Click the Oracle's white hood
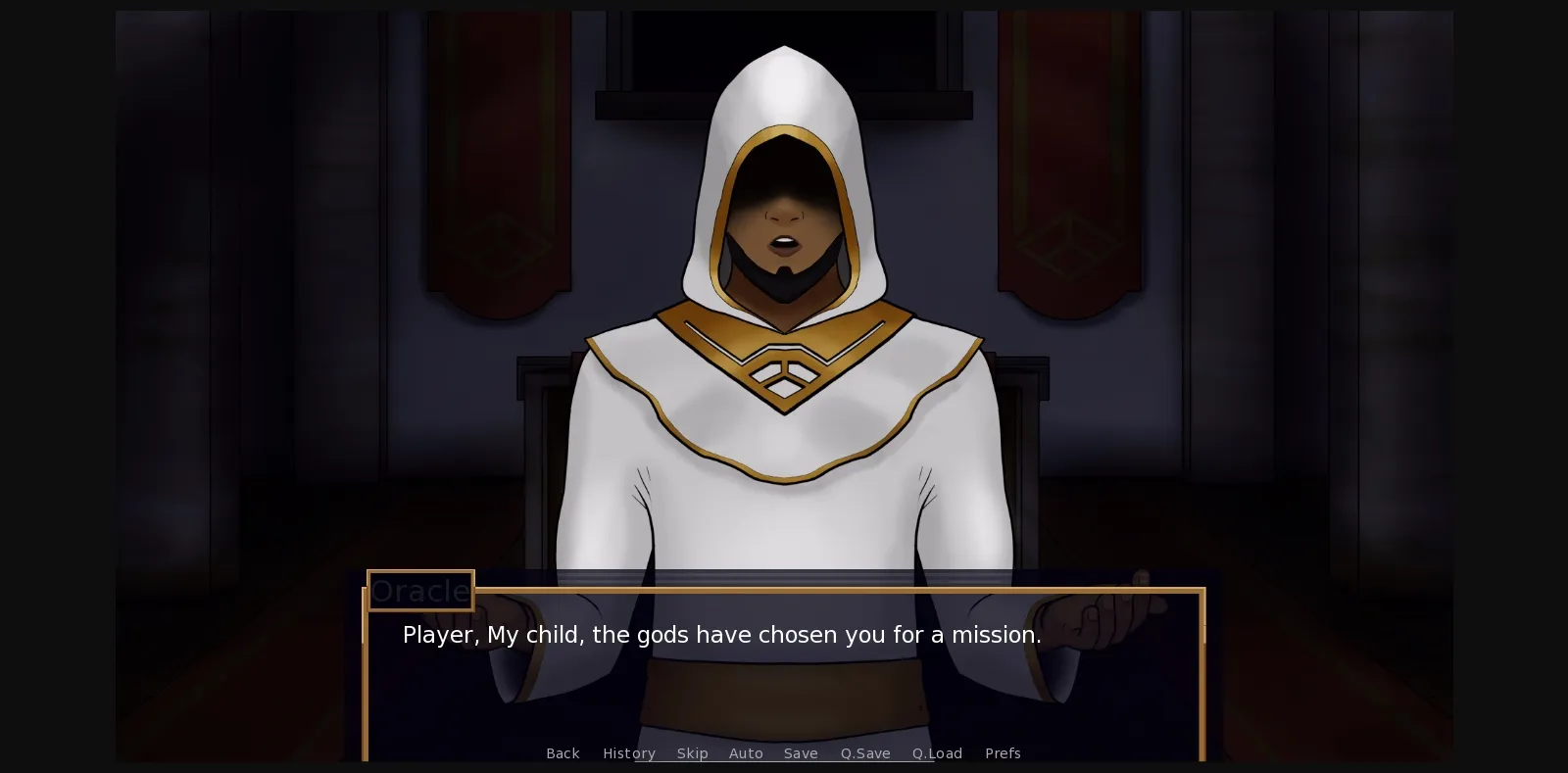Viewport: 1568px width, 773px height. pos(784,108)
